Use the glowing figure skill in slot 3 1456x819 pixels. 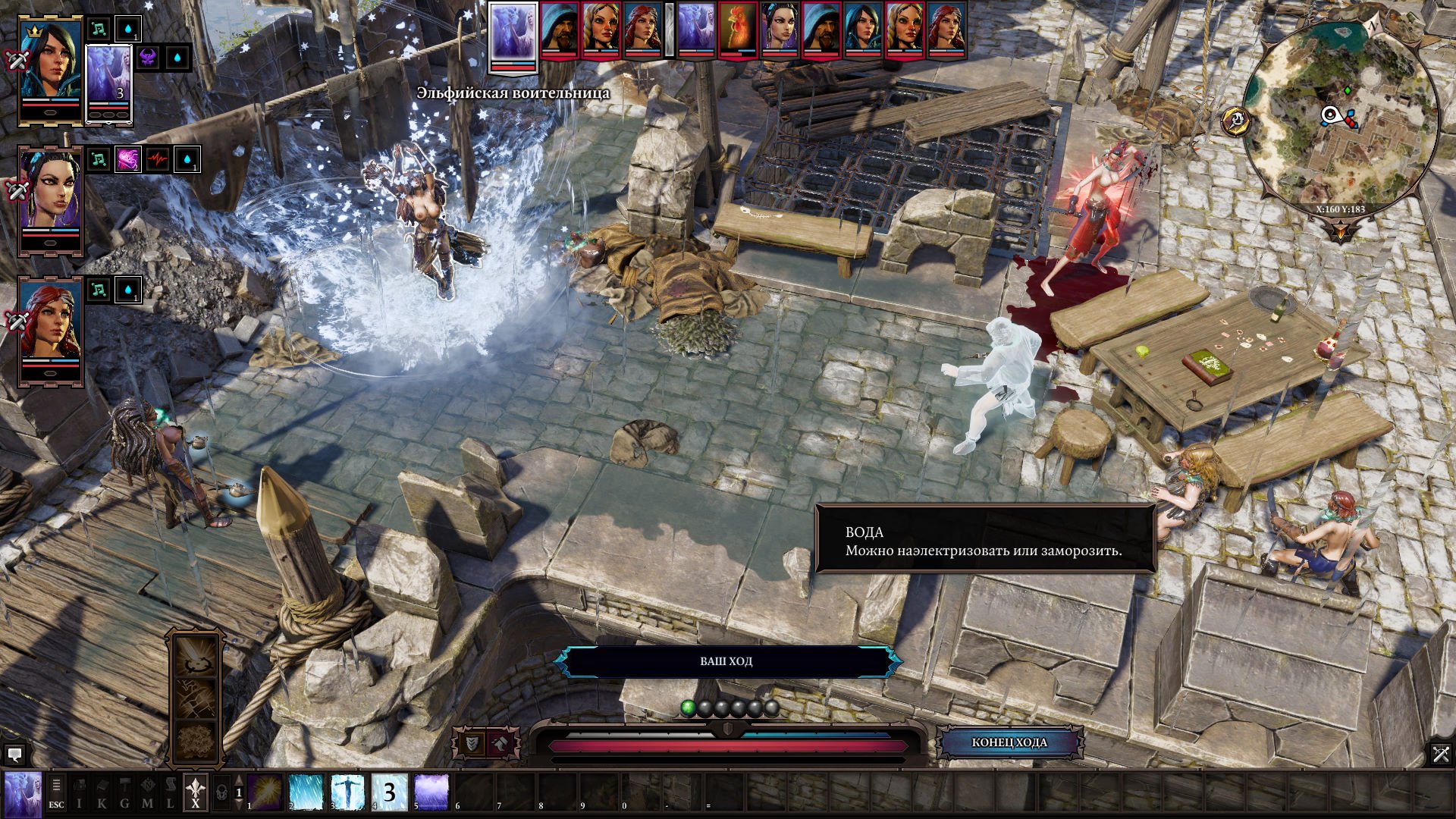point(348,792)
